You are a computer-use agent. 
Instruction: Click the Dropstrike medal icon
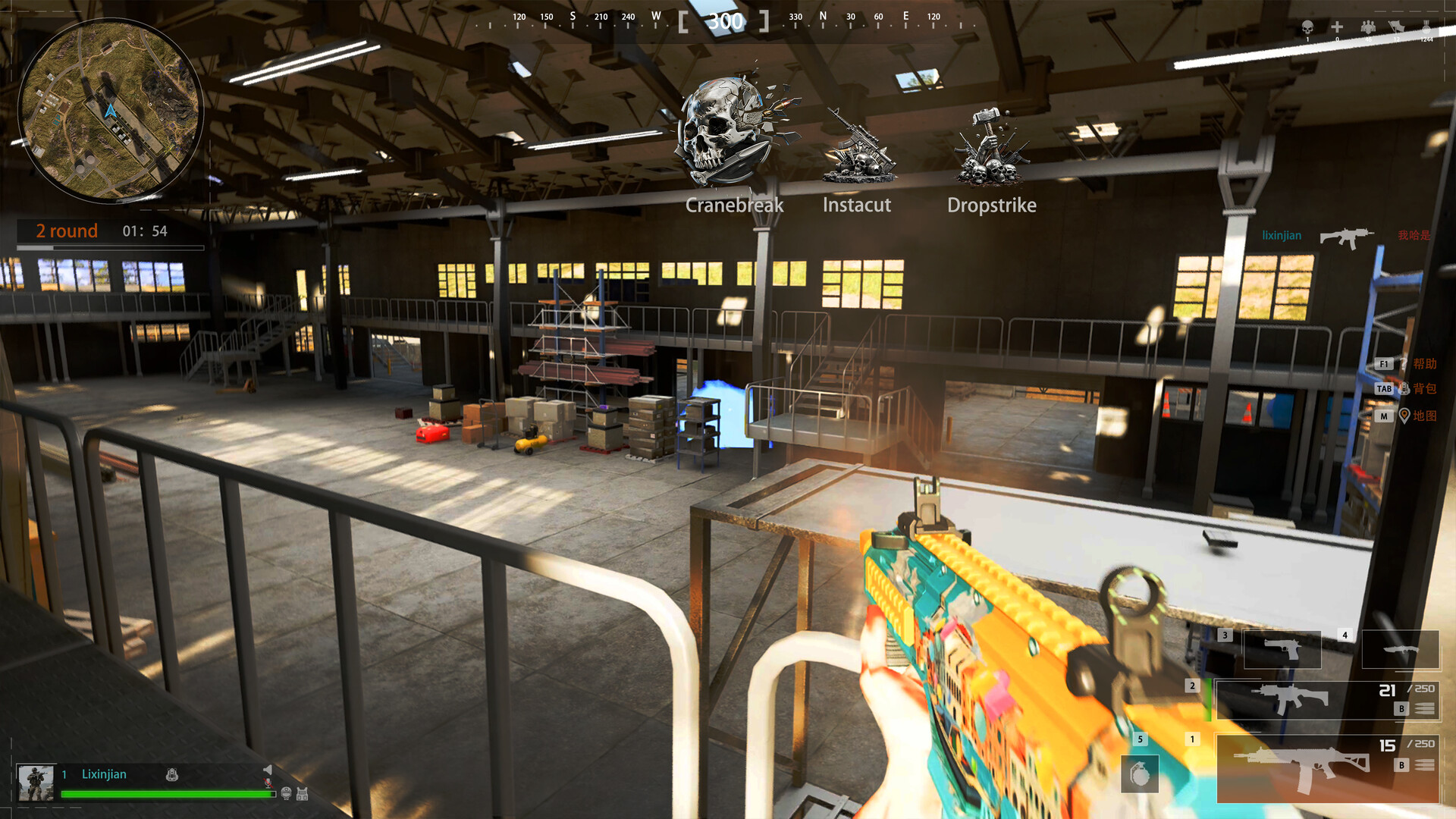[990, 148]
